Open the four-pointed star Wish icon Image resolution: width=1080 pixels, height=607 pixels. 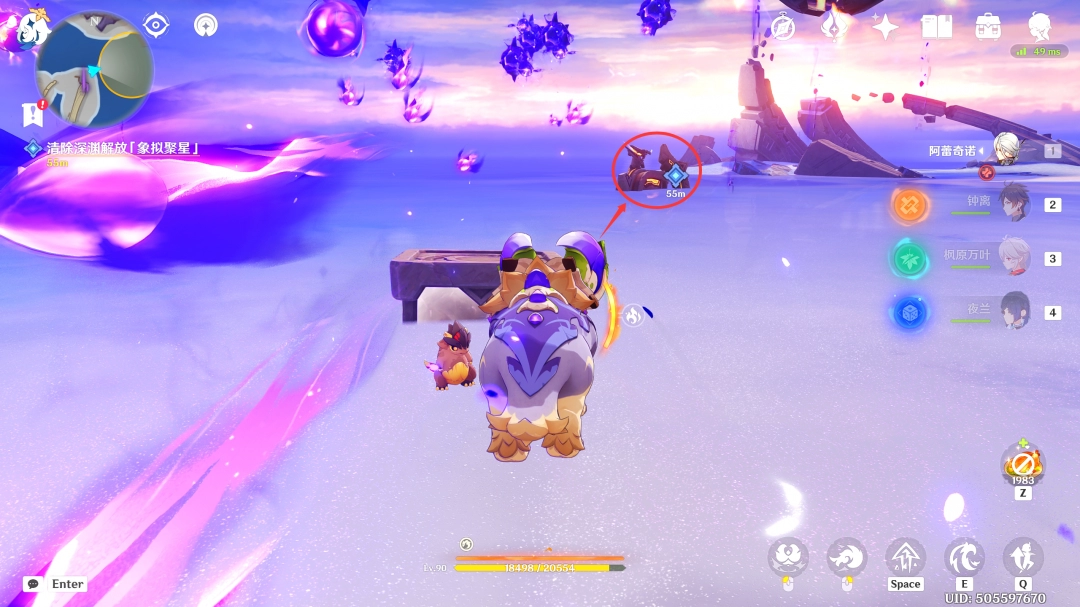(885, 27)
